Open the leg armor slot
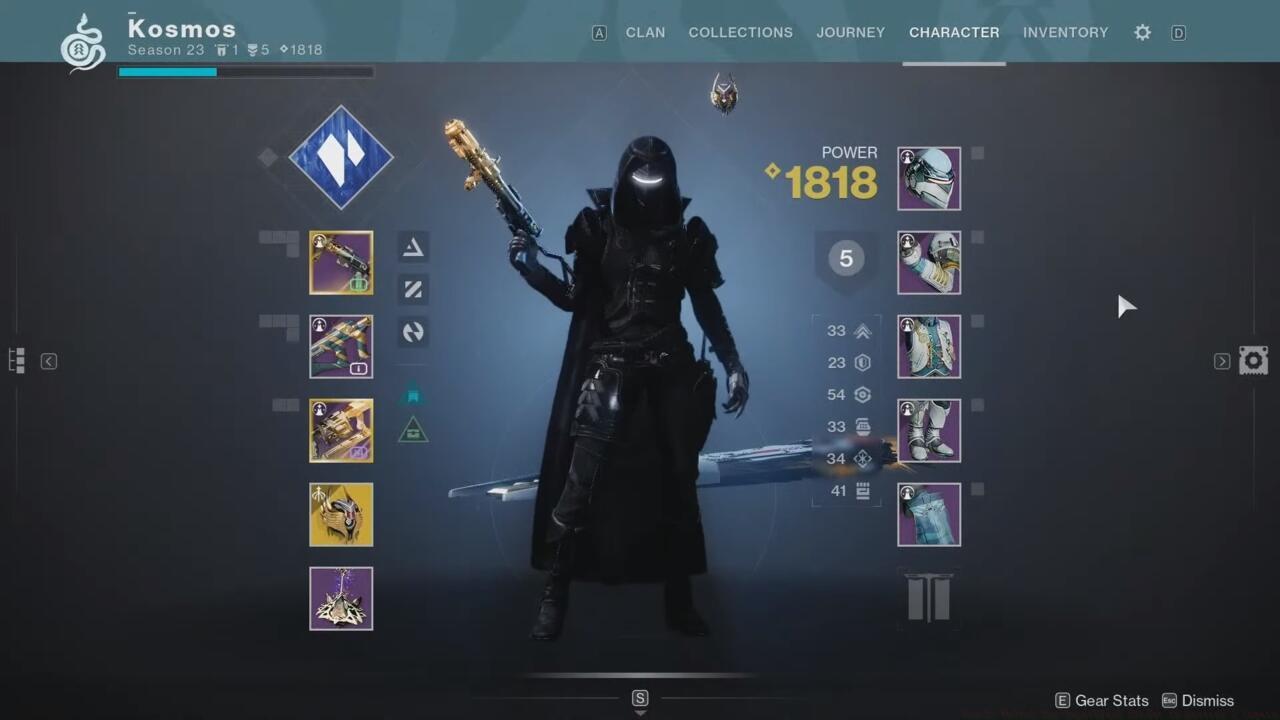The width and height of the screenshot is (1280, 720). 928,430
